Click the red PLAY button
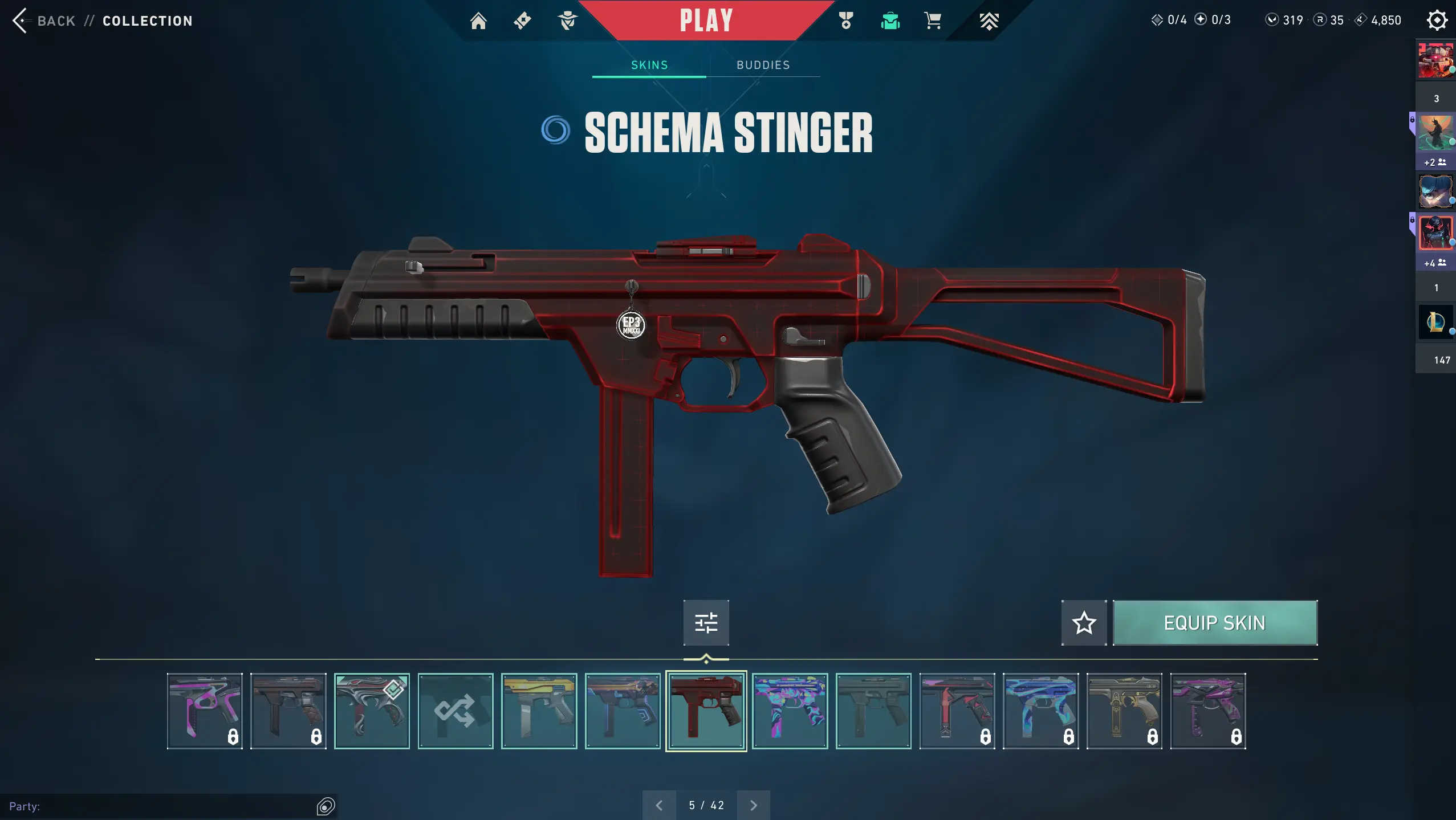Screen dimensions: 1456x820 [x=706, y=21]
